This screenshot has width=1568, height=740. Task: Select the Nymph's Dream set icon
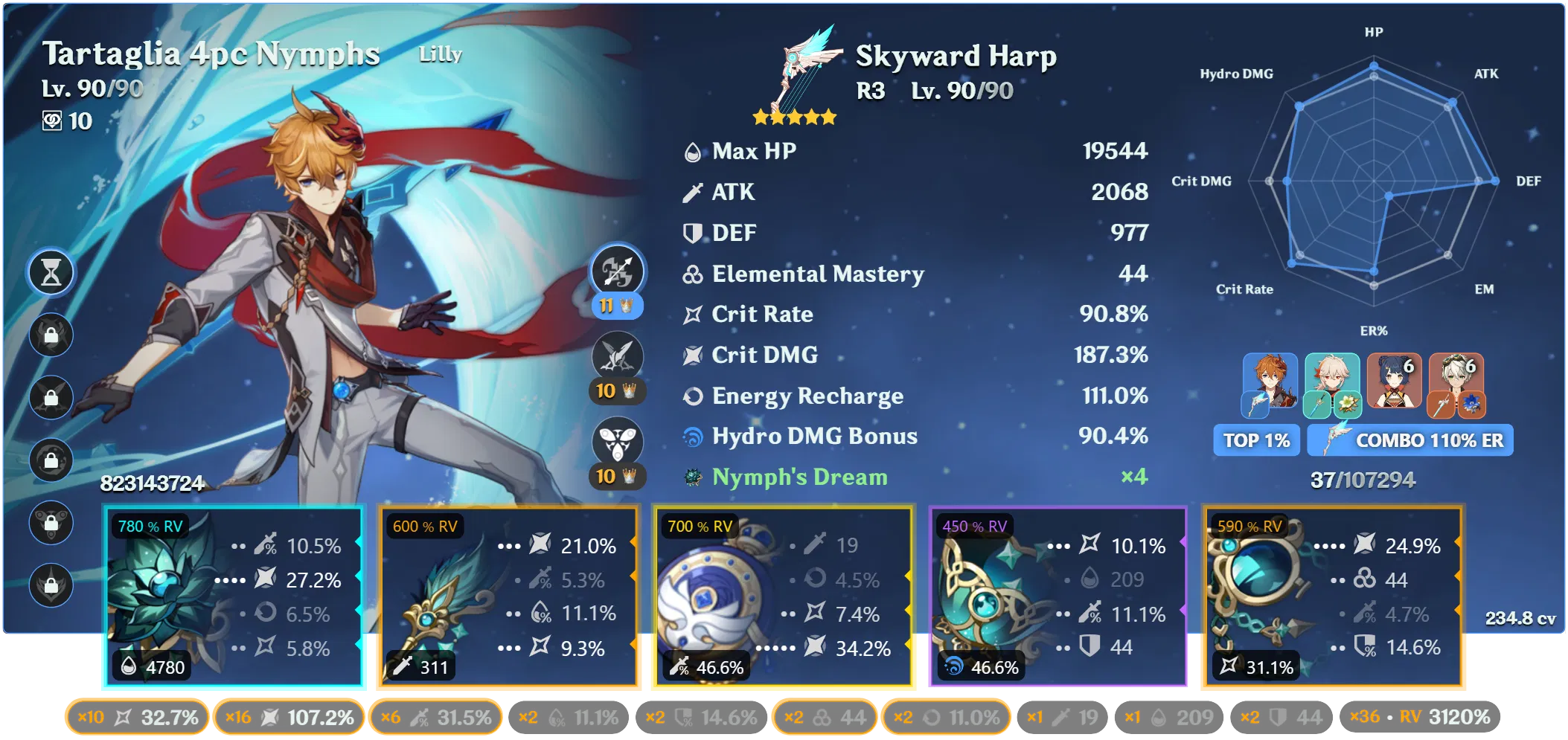(692, 477)
